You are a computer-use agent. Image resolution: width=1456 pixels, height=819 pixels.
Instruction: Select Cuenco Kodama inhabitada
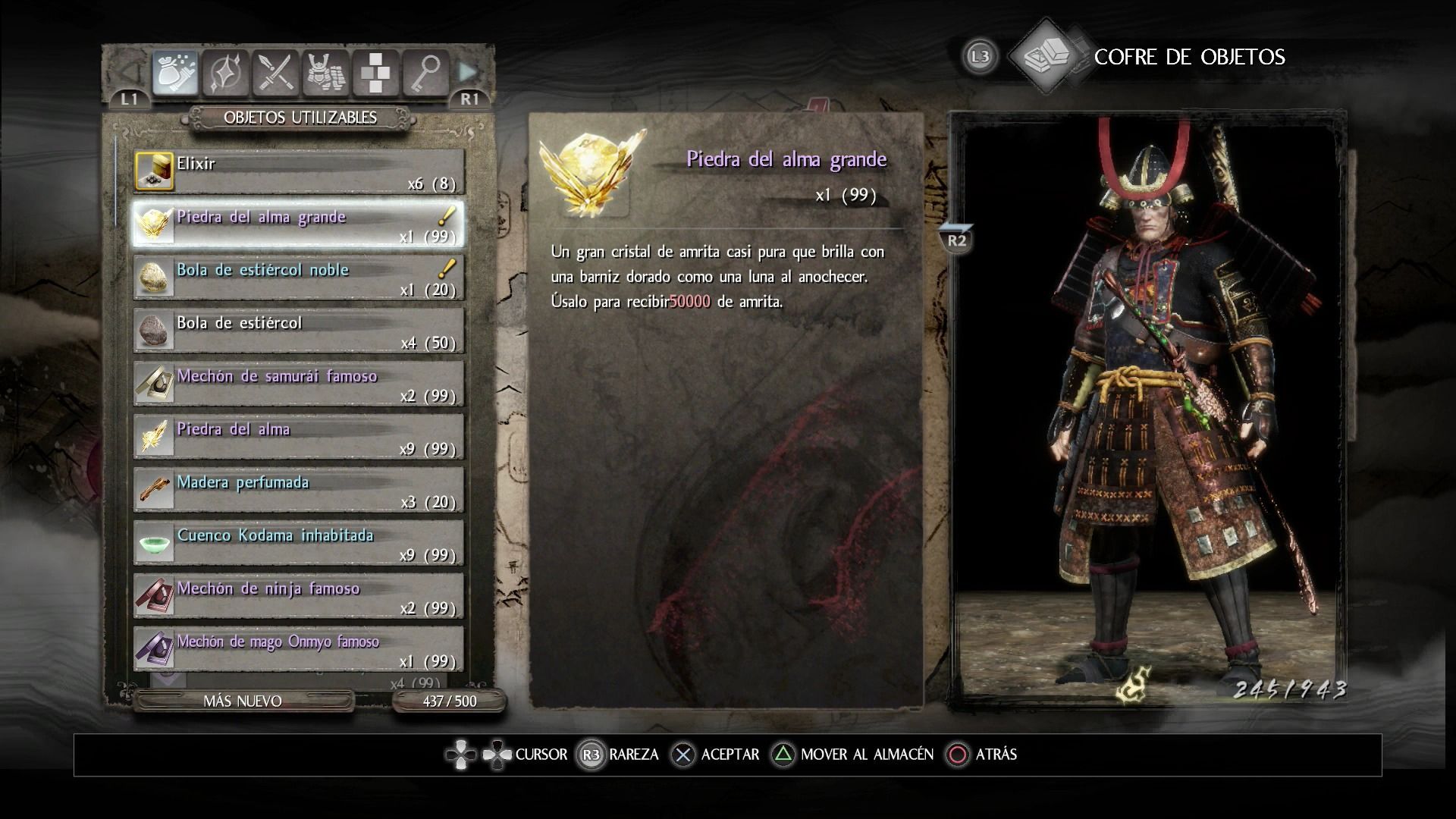pos(299,543)
